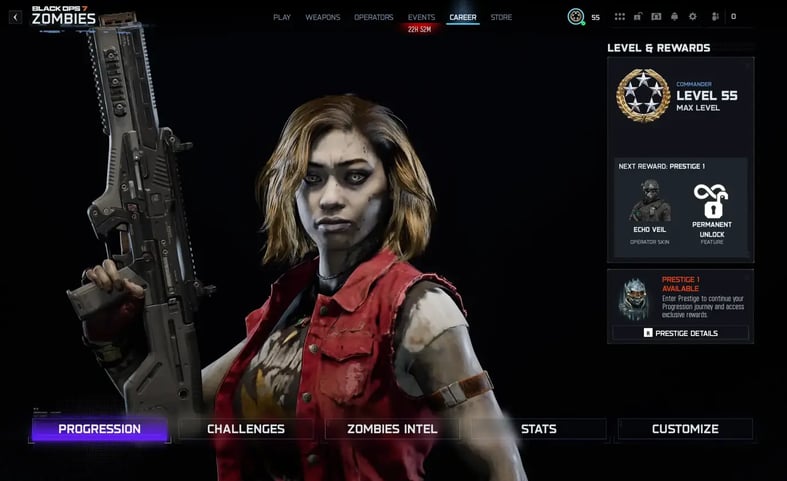Open the Challenges tab
Image resolution: width=787 pixels, height=481 pixels.
(246, 429)
